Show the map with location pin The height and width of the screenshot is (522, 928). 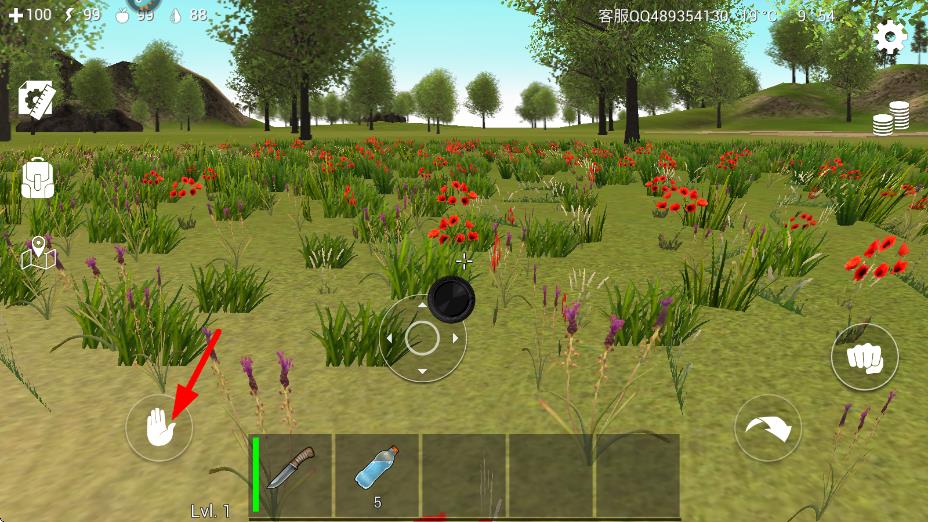point(37,253)
